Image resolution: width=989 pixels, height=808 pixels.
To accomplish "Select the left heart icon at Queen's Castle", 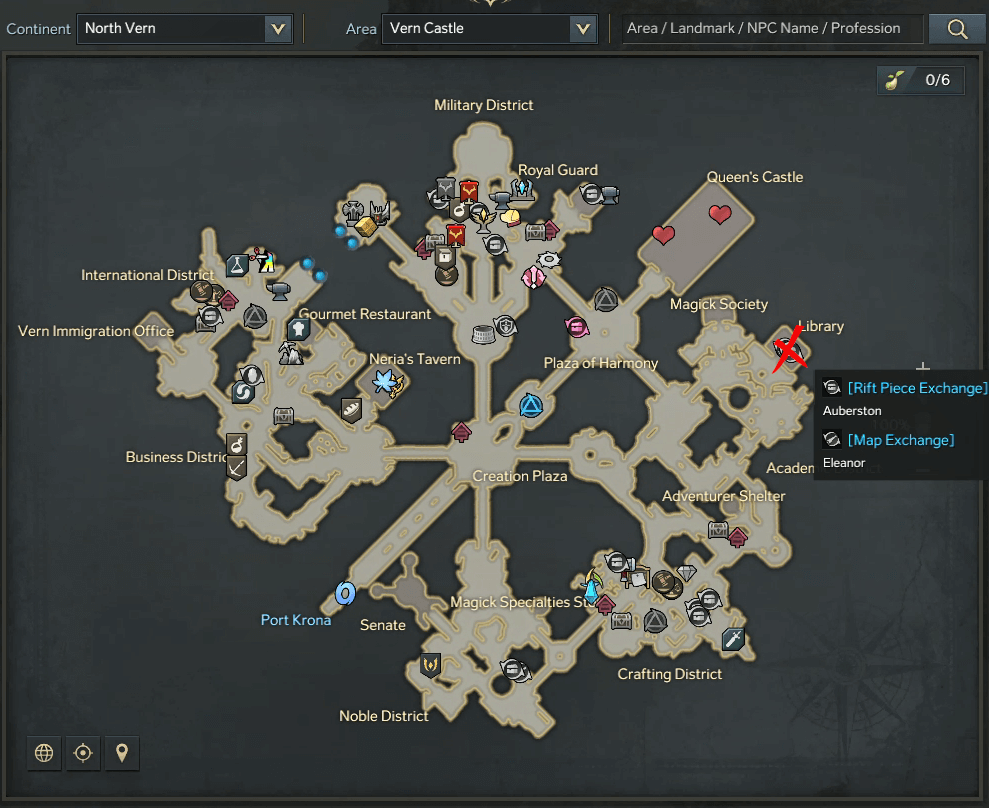I will tap(663, 235).
